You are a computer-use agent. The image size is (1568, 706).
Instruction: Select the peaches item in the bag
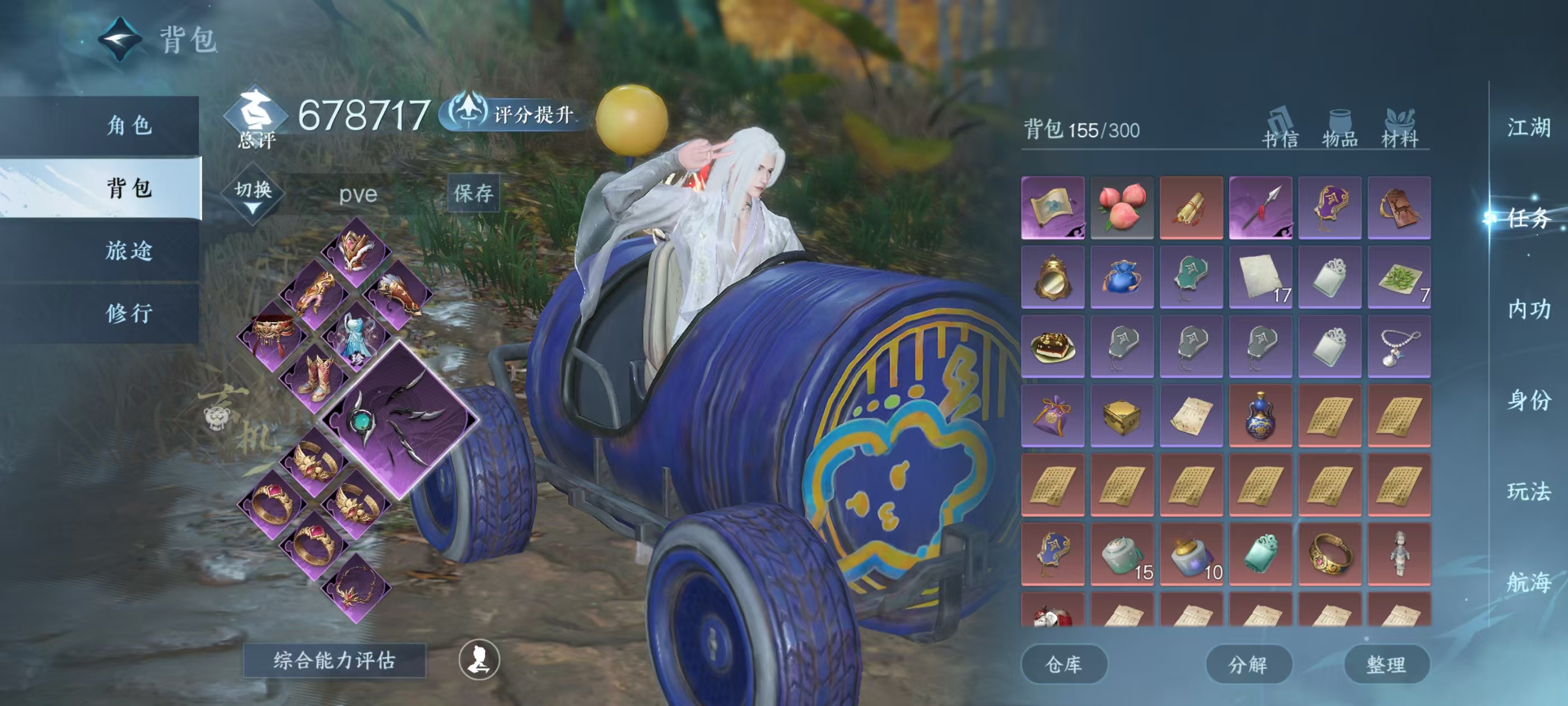1122,207
